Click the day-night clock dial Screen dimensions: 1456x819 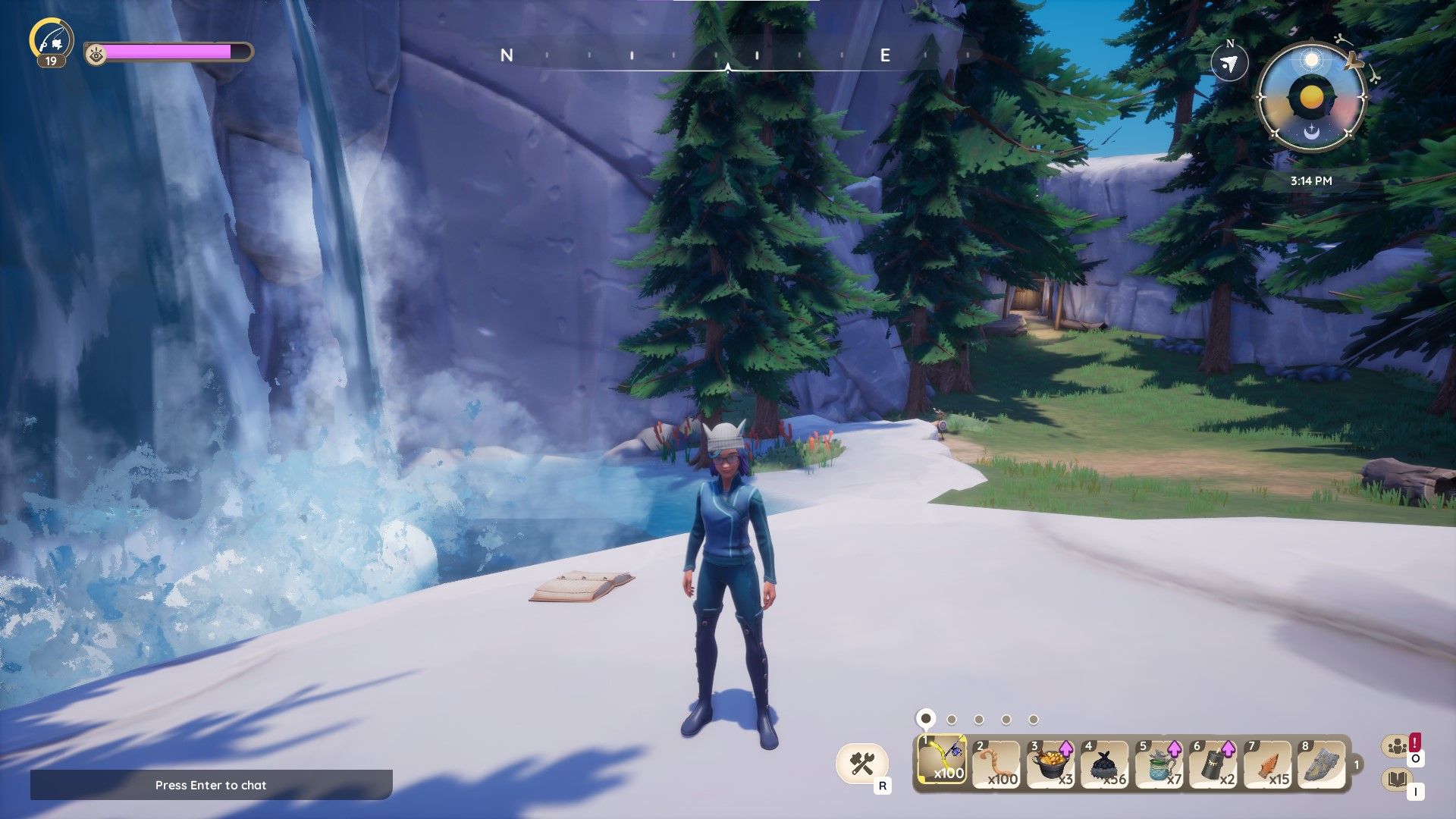point(1311,98)
